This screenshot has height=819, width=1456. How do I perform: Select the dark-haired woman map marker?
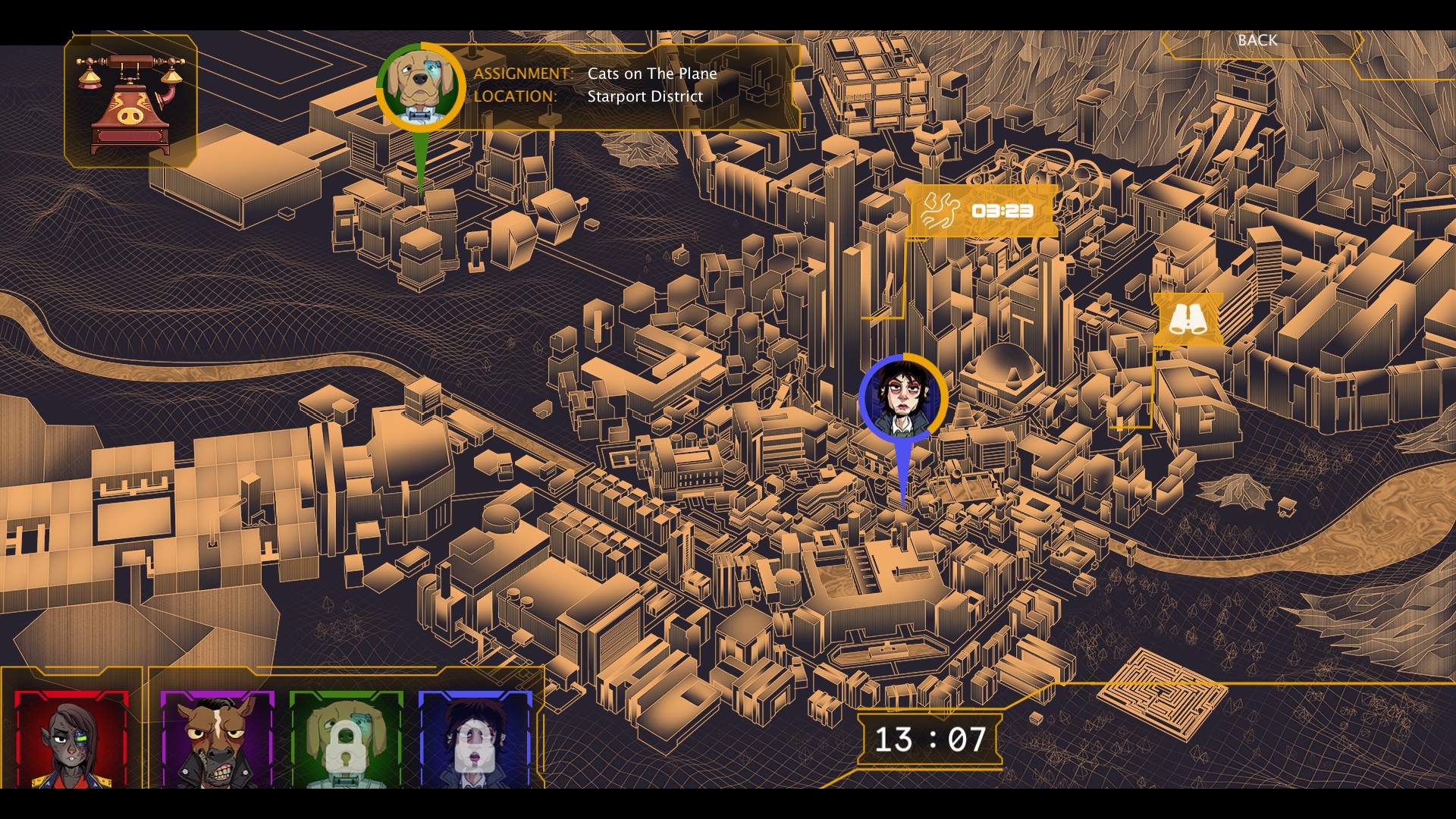[x=902, y=398]
